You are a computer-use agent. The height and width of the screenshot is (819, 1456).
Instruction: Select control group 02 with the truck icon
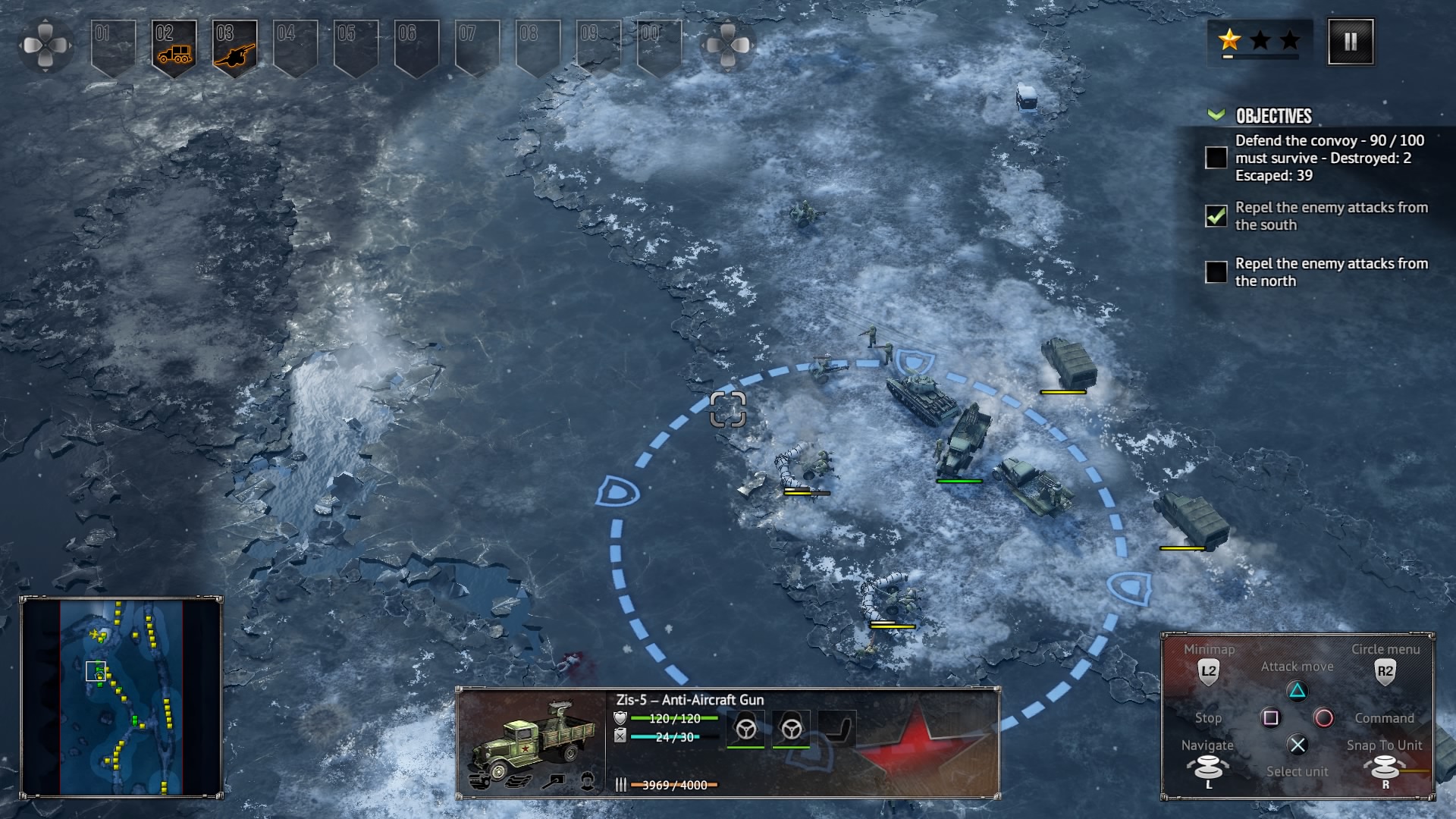point(174,47)
